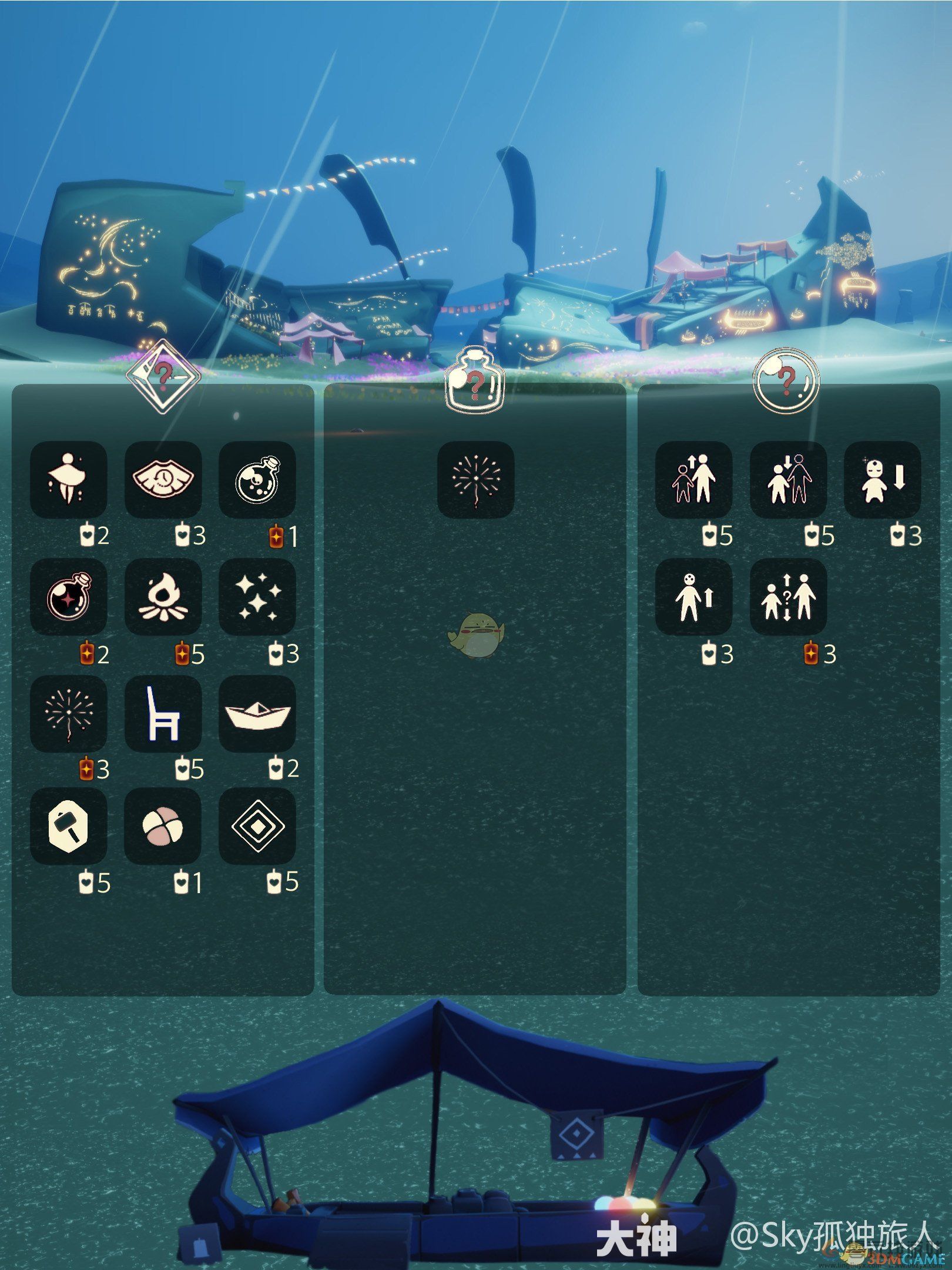
Task: Select the small child with down arrow
Action: tap(882, 479)
